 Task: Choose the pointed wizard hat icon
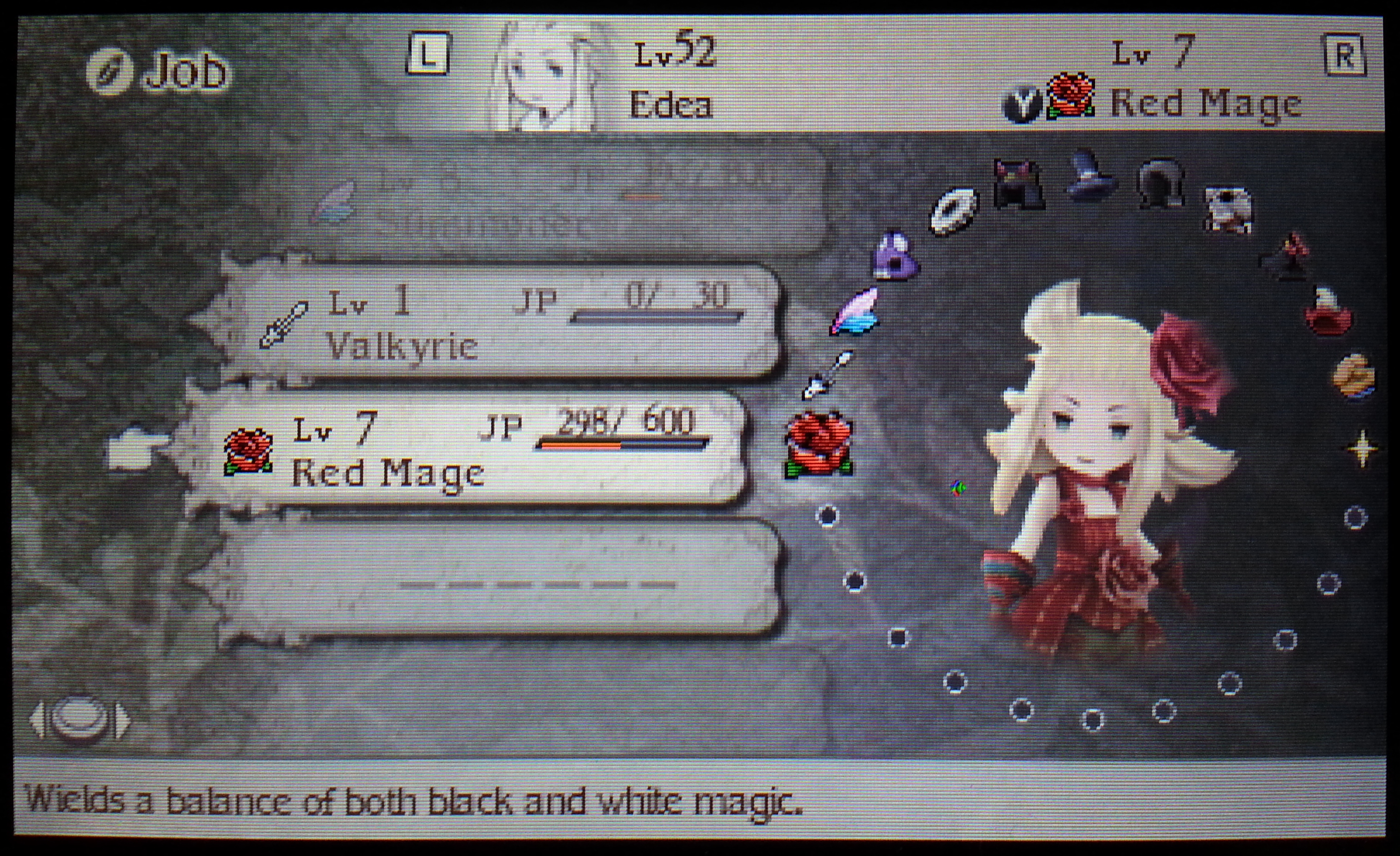[1088, 175]
